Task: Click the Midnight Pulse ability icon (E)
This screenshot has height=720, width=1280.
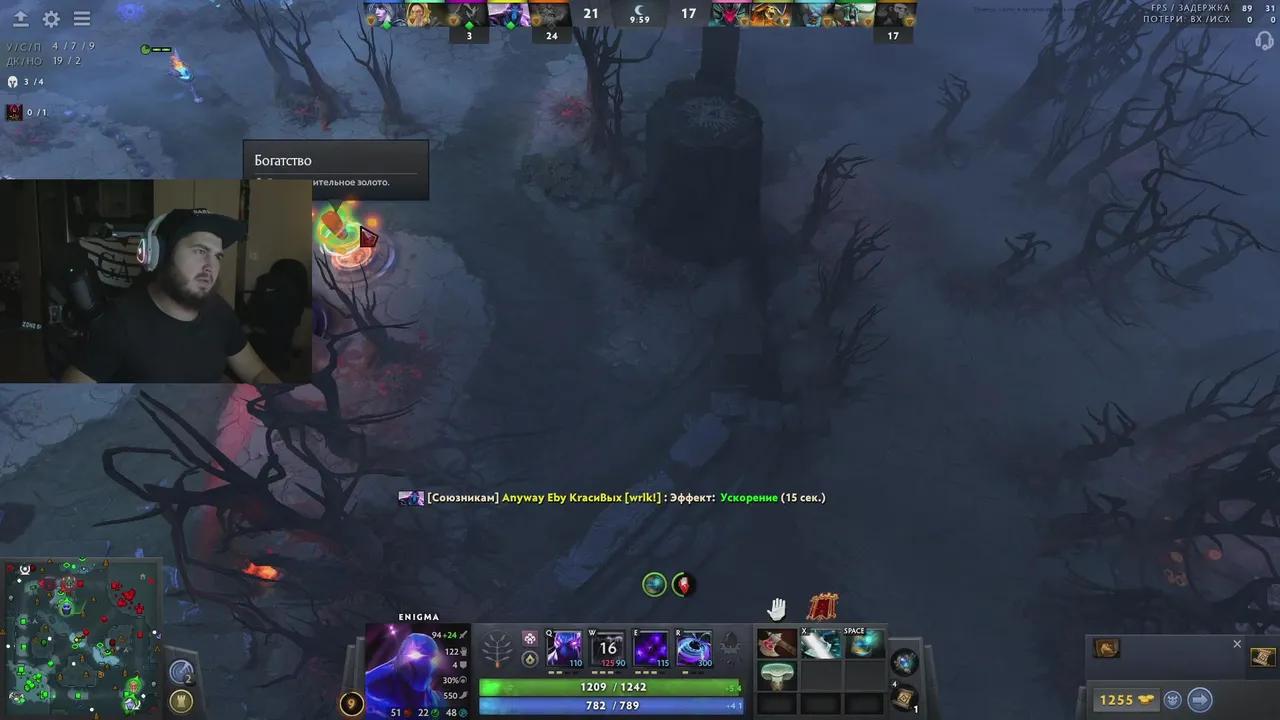Action: pyautogui.click(x=650, y=648)
